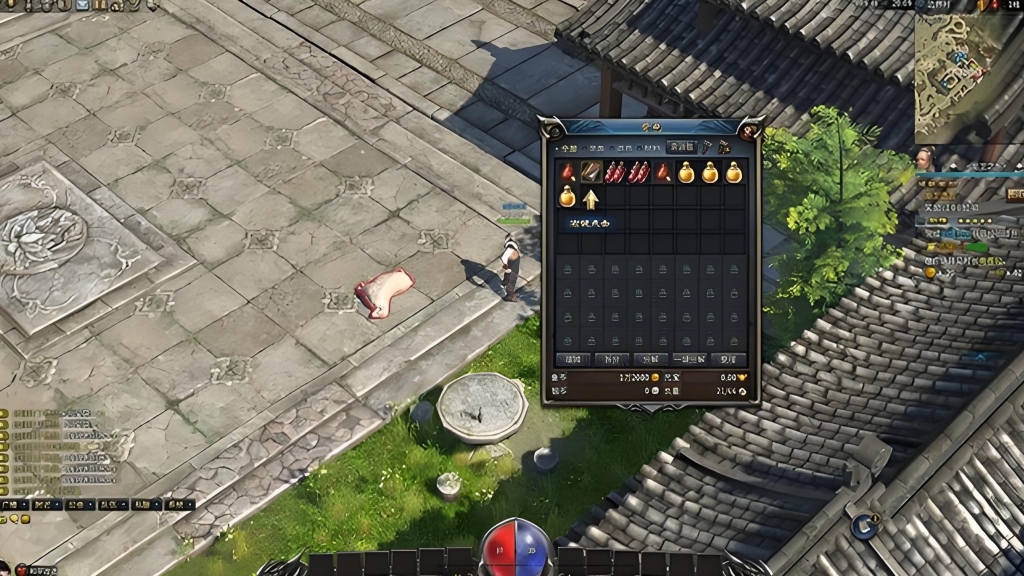Open the 队伍 team chat tab
The width and height of the screenshot is (1024, 576).
112,505
